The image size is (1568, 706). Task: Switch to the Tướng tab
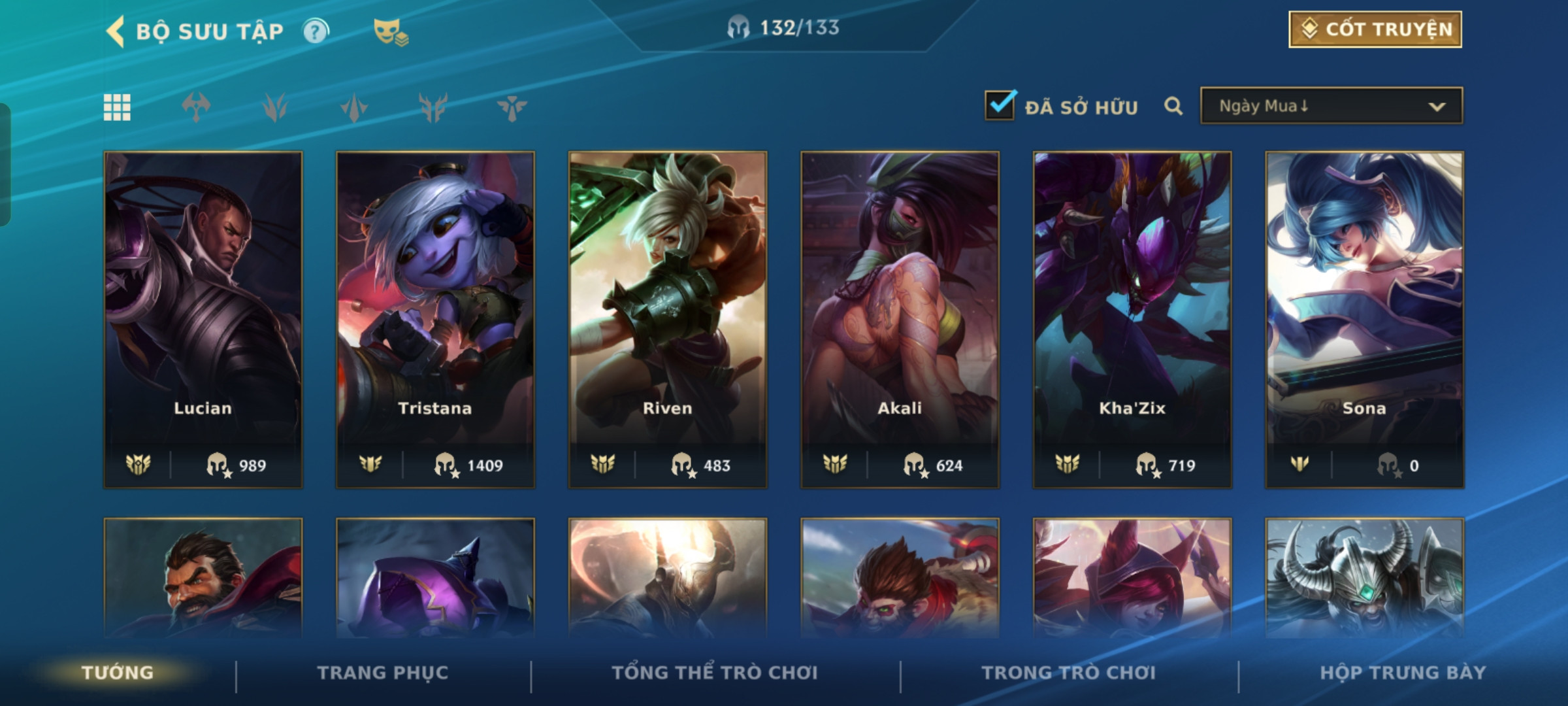coord(118,673)
